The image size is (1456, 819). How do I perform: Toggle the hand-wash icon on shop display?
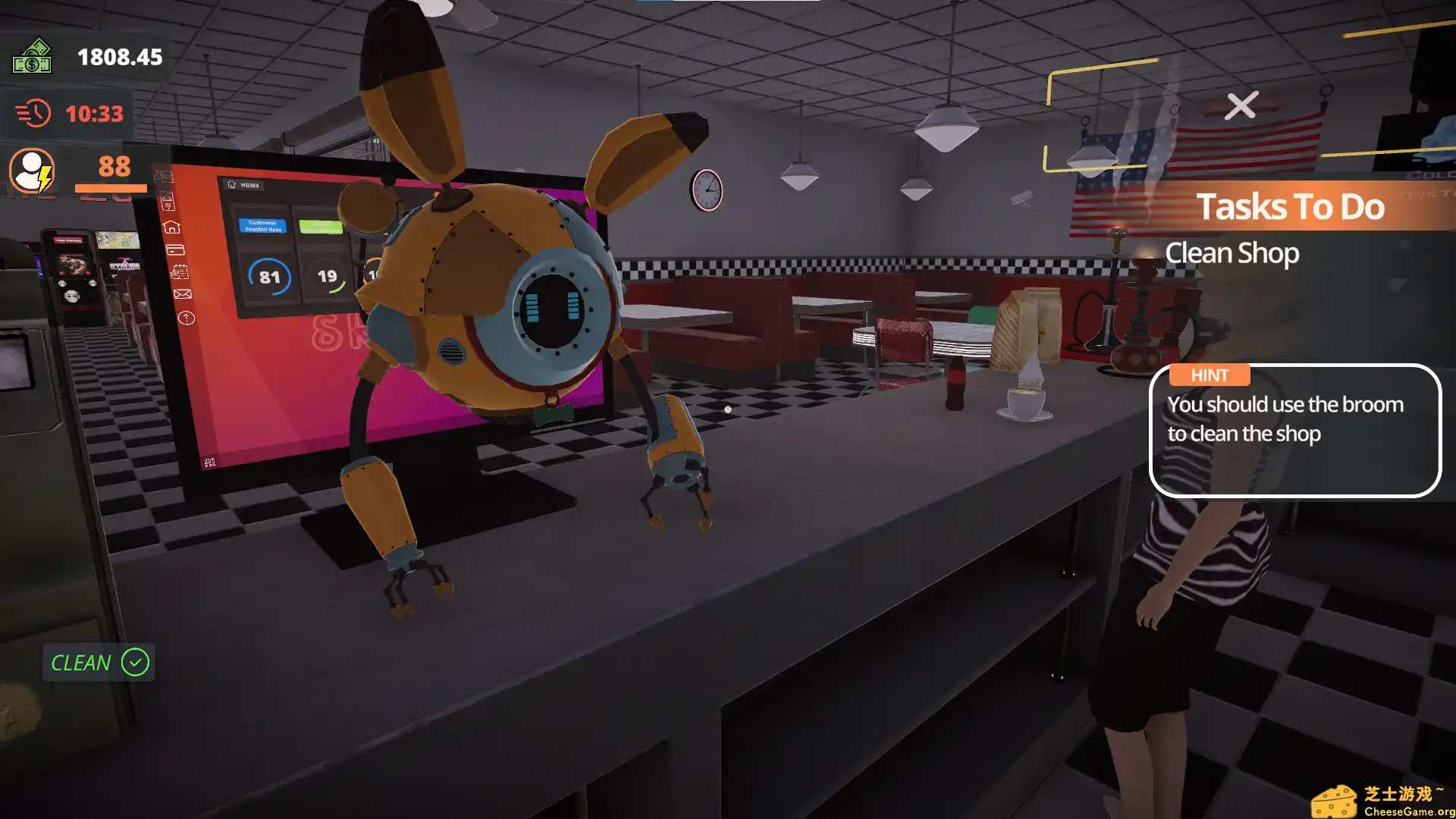click(x=166, y=199)
